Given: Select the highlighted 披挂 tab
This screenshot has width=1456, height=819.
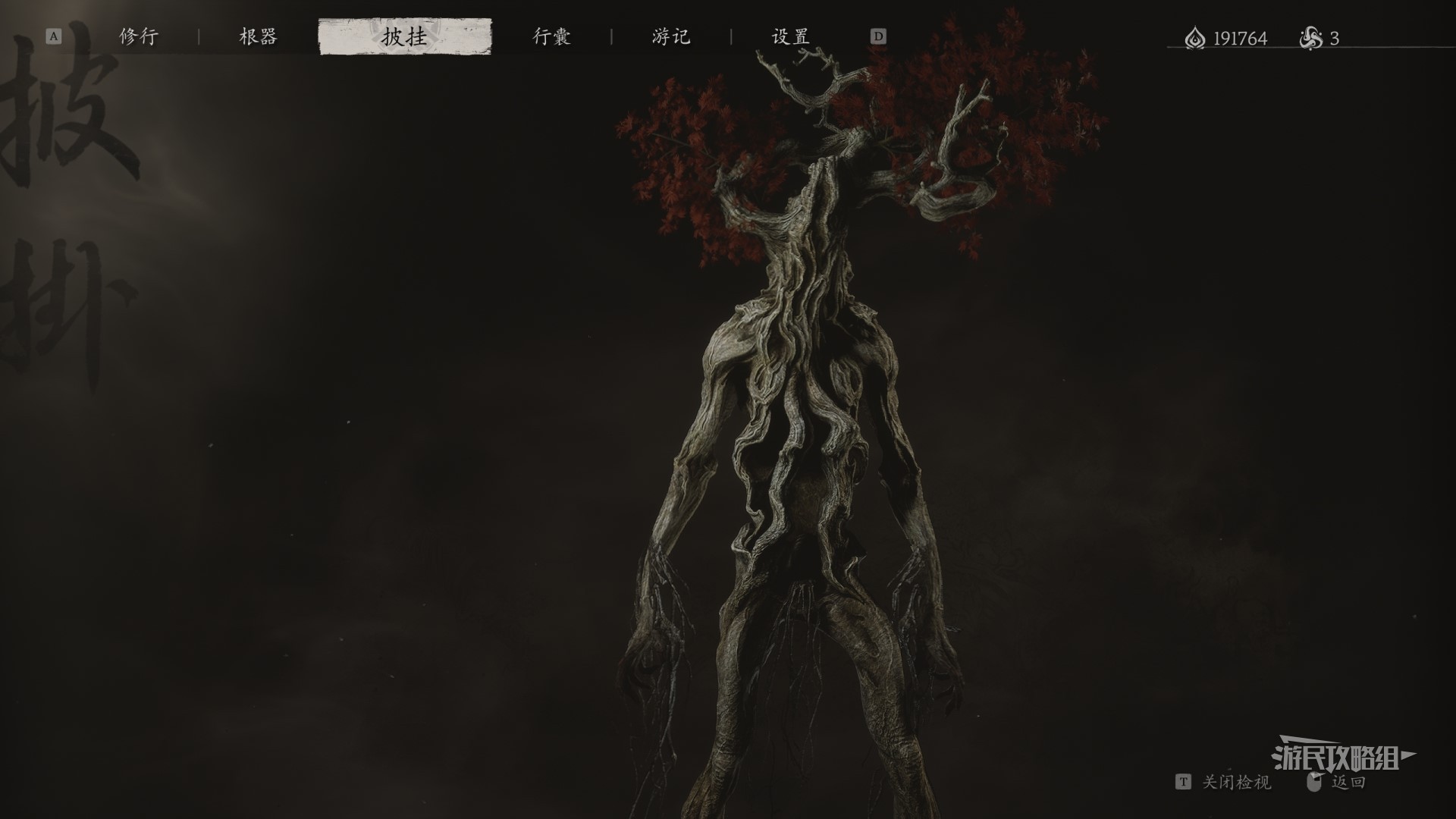Looking at the screenshot, I should tap(405, 36).
